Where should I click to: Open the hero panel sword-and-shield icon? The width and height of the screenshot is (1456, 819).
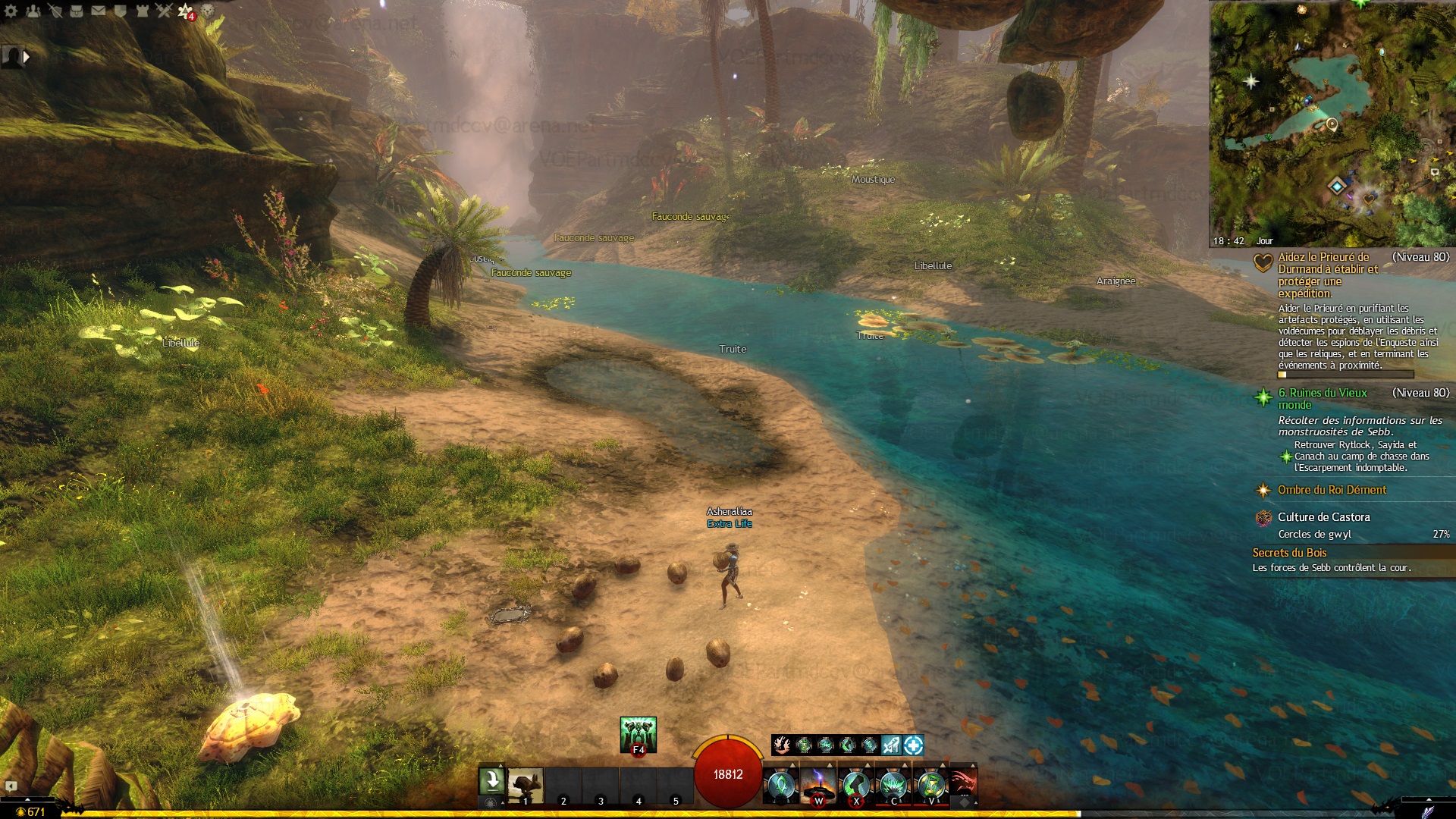pyautogui.click(x=55, y=11)
